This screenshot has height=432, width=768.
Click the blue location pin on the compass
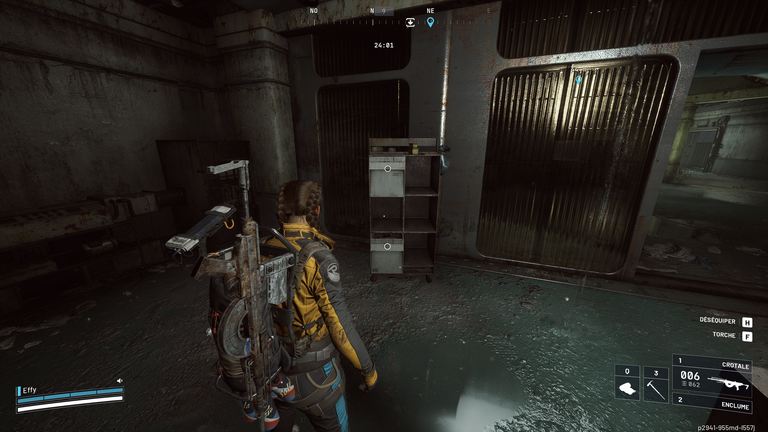pos(431,21)
